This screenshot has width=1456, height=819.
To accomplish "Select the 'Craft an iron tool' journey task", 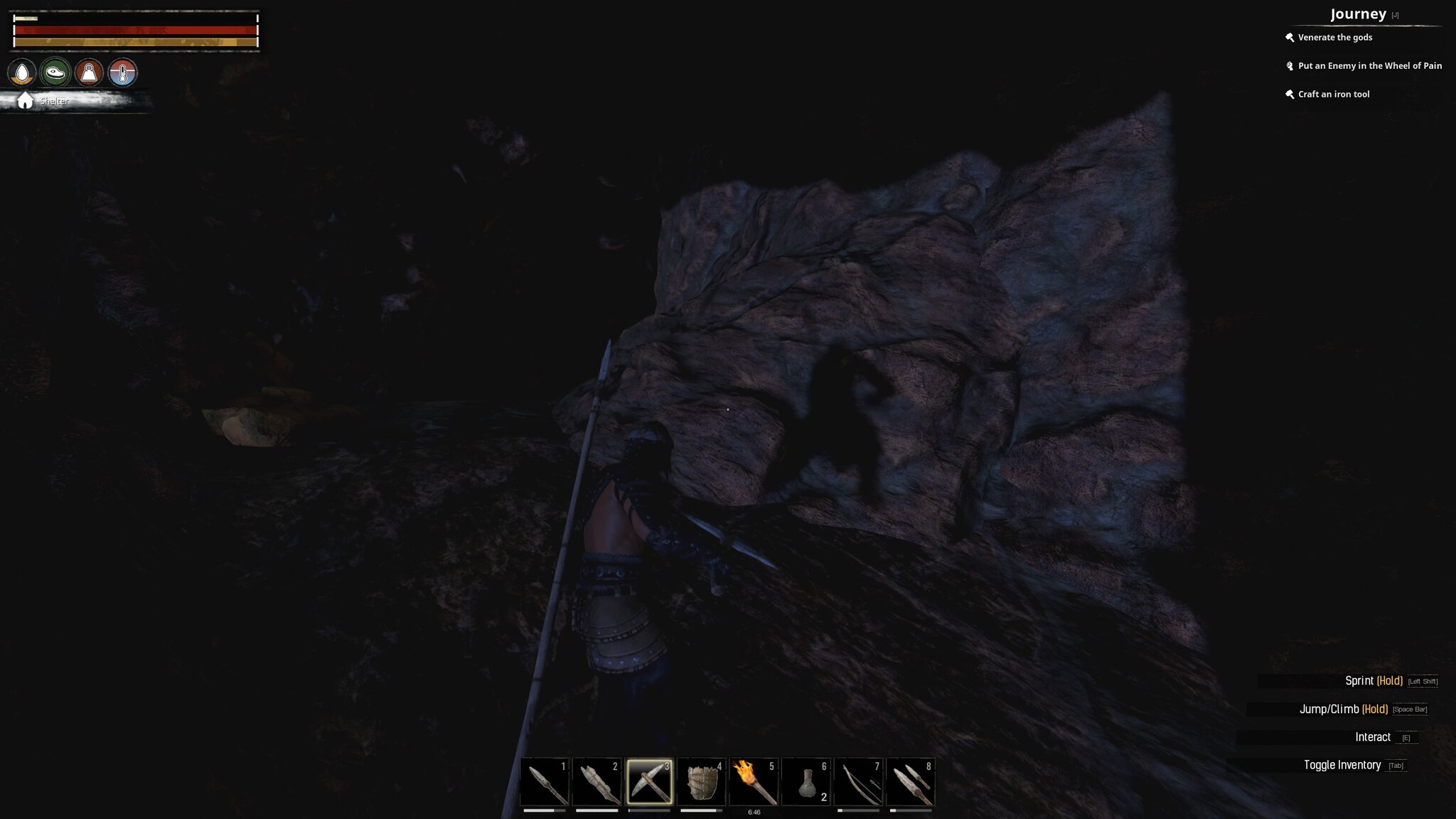I will click(x=1334, y=94).
